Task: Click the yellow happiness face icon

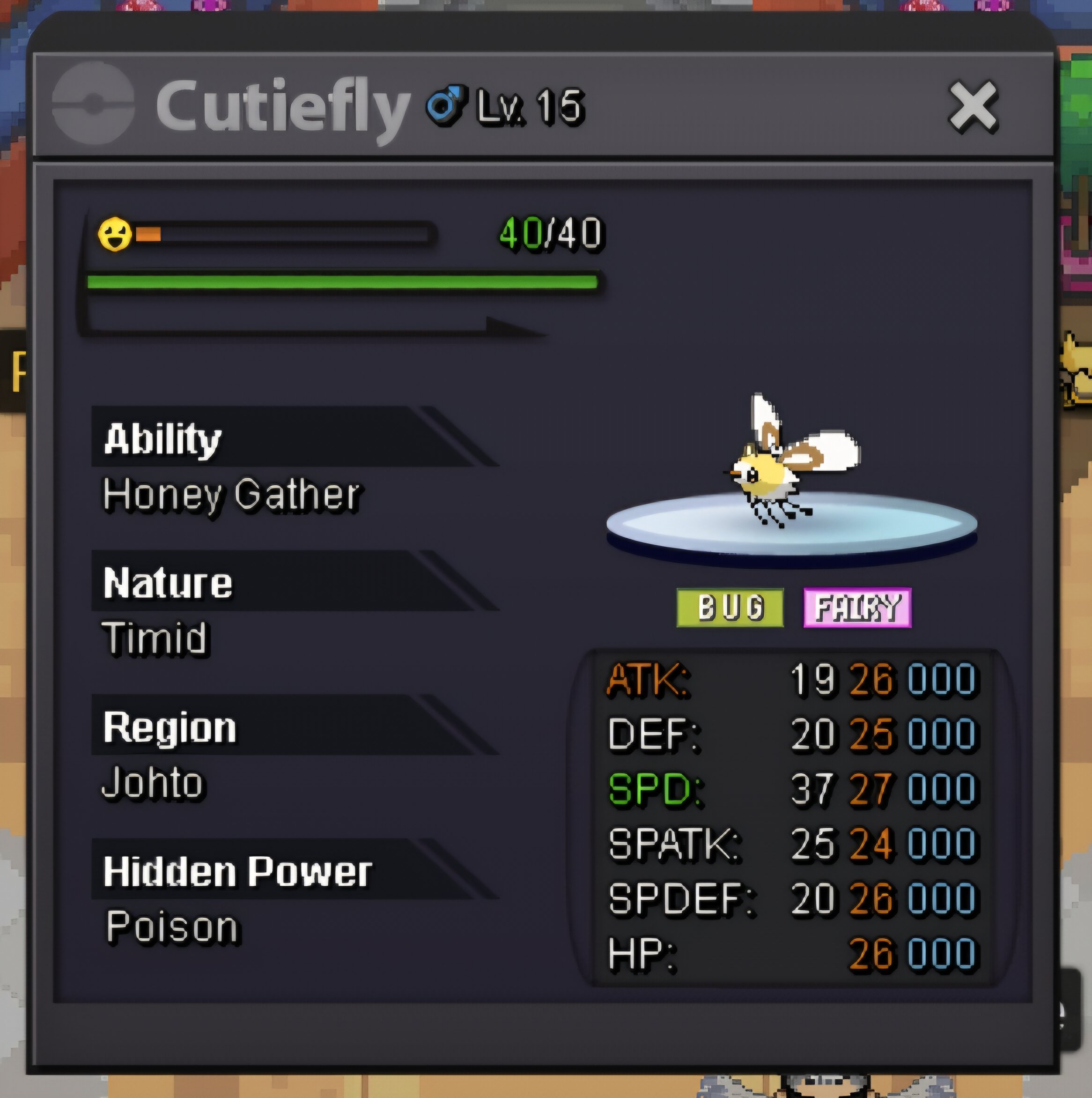Action: [115, 234]
